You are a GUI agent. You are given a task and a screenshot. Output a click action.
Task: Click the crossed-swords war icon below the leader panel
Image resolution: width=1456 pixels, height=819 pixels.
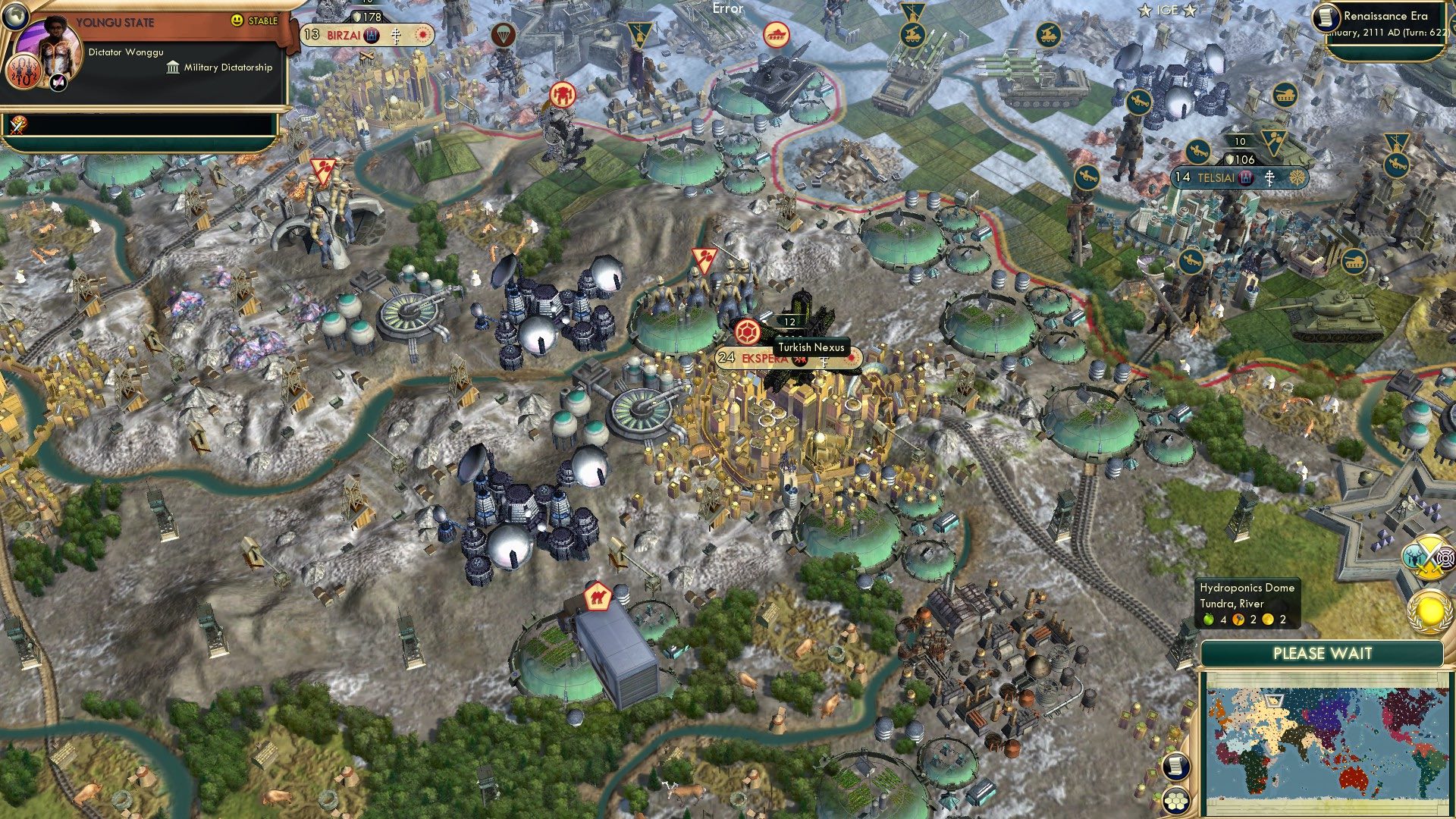(19, 124)
